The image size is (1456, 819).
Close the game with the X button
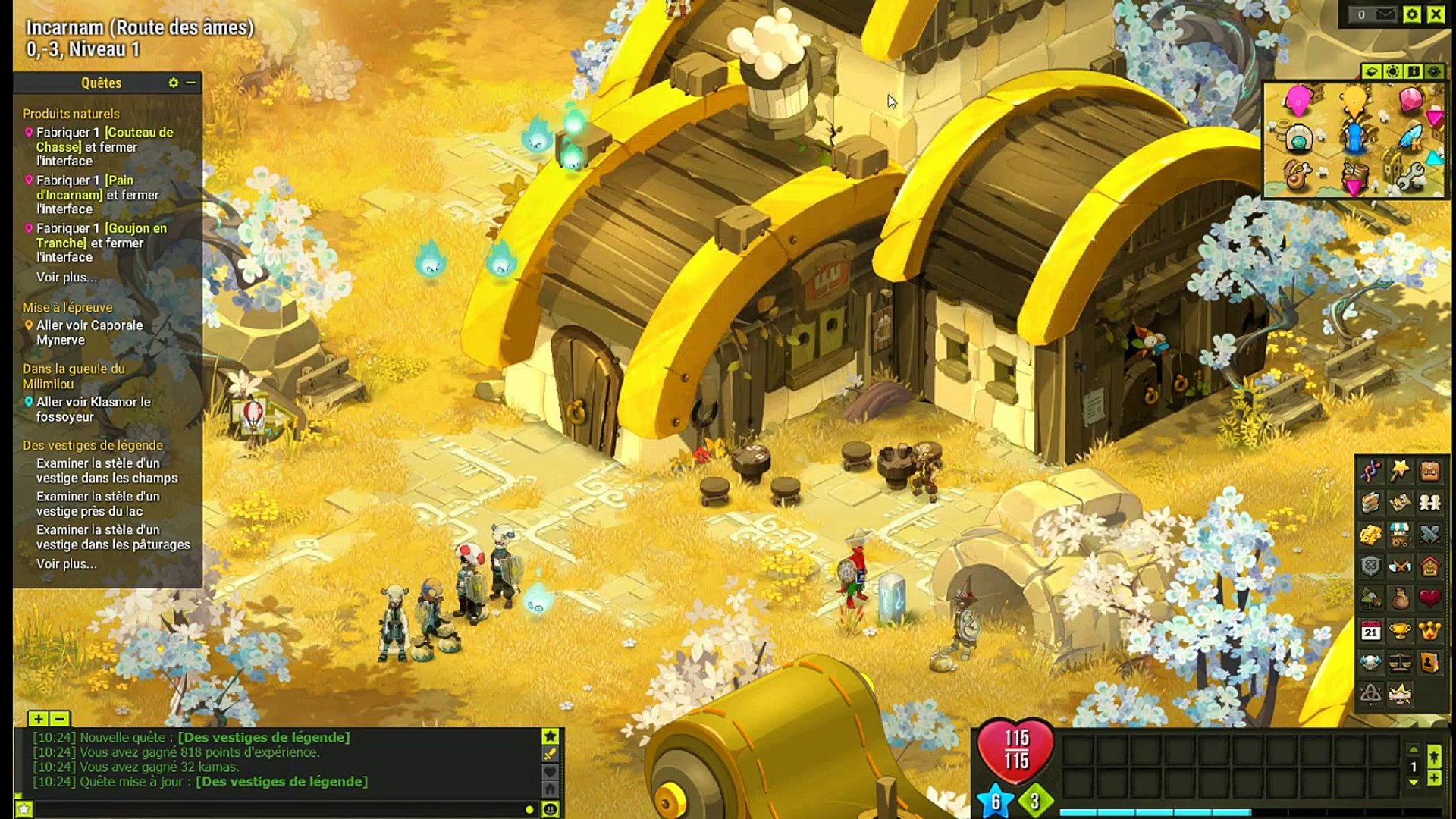coord(1436,14)
